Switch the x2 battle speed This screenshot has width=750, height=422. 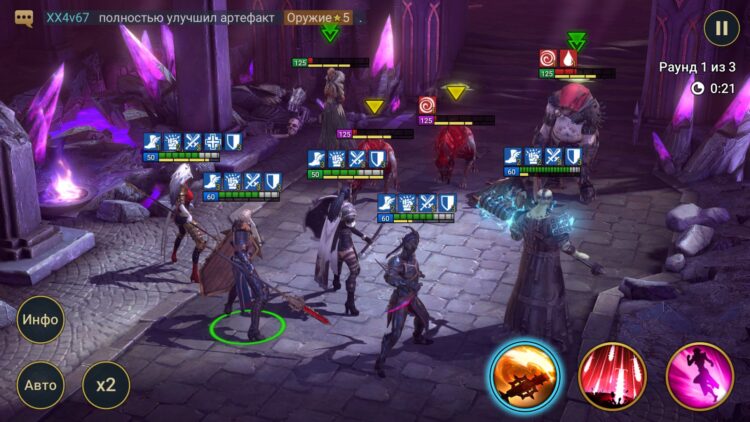(x=106, y=385)
